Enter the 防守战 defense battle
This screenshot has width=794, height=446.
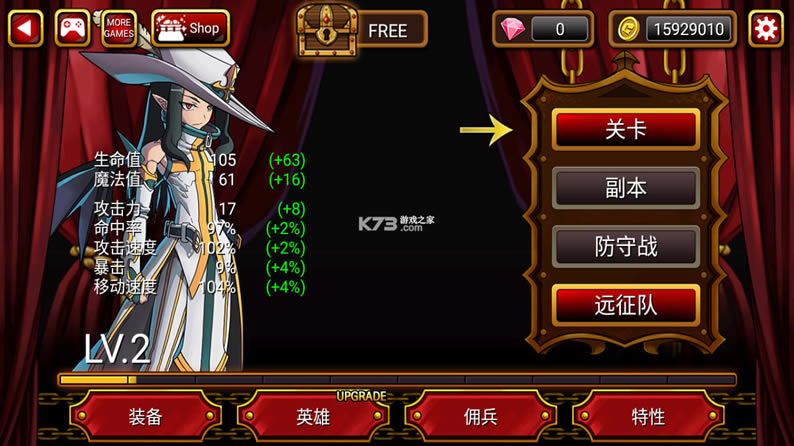626,246
